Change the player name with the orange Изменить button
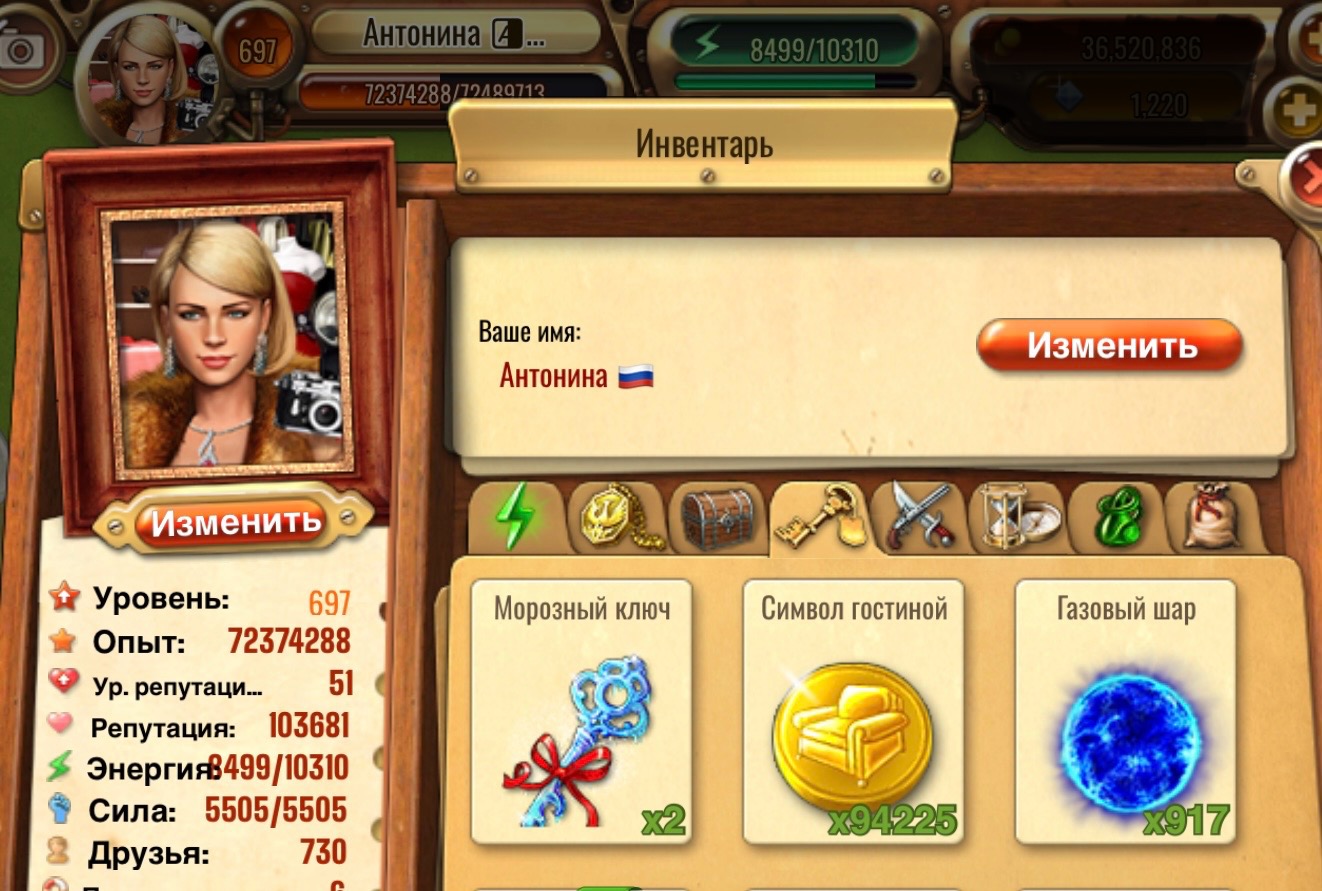The width and height of the screenshot is (1322, 891). [x=1108, y=346]
